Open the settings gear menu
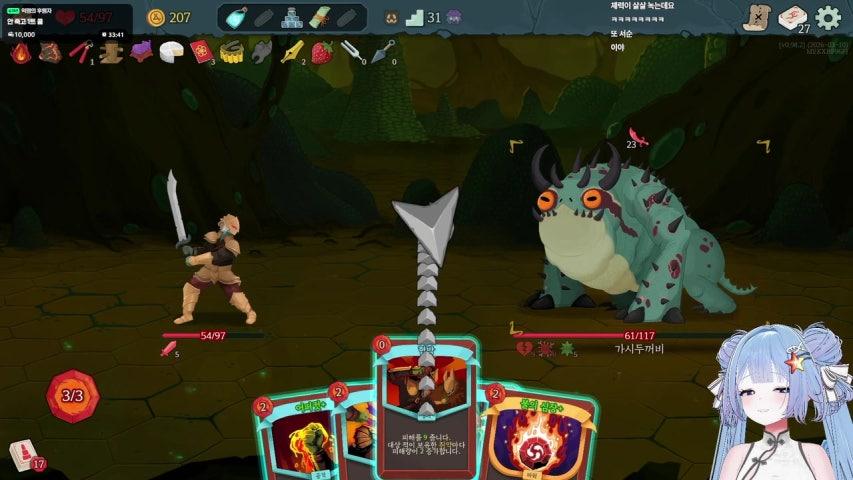Viewport: 853px width, 480px height. 828,17
